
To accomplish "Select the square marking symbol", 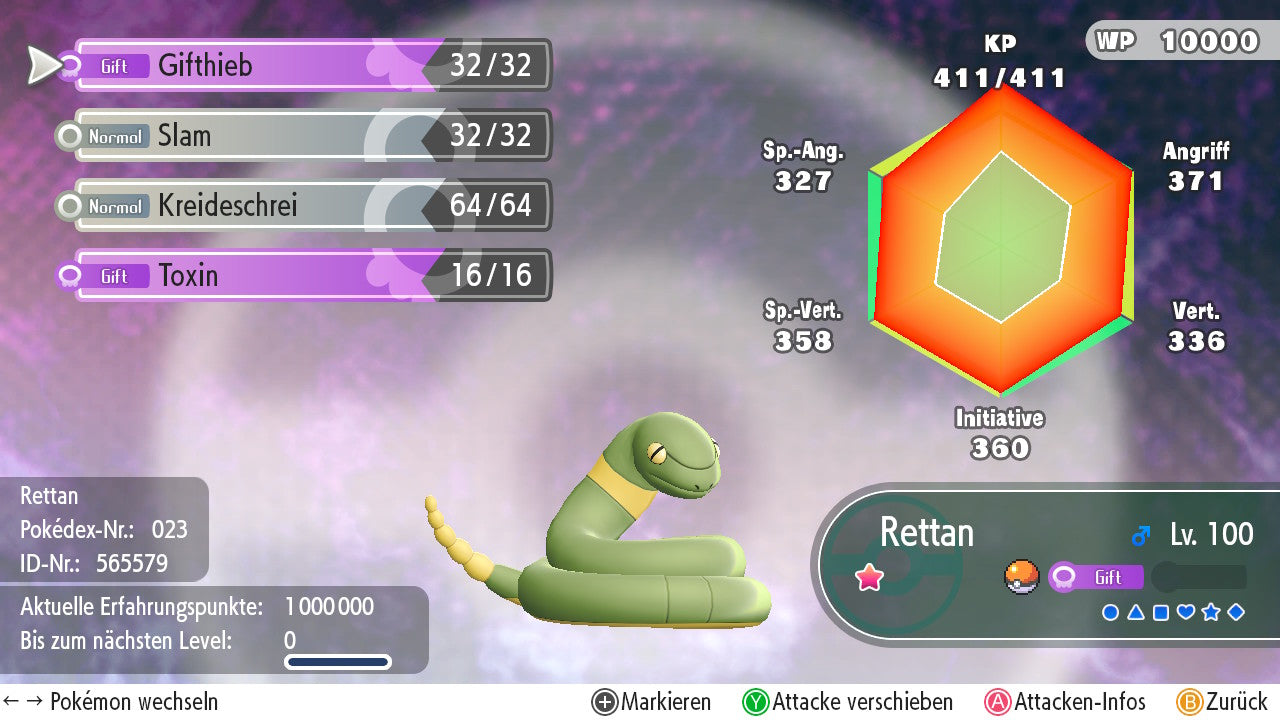I will coord(1160,612).
